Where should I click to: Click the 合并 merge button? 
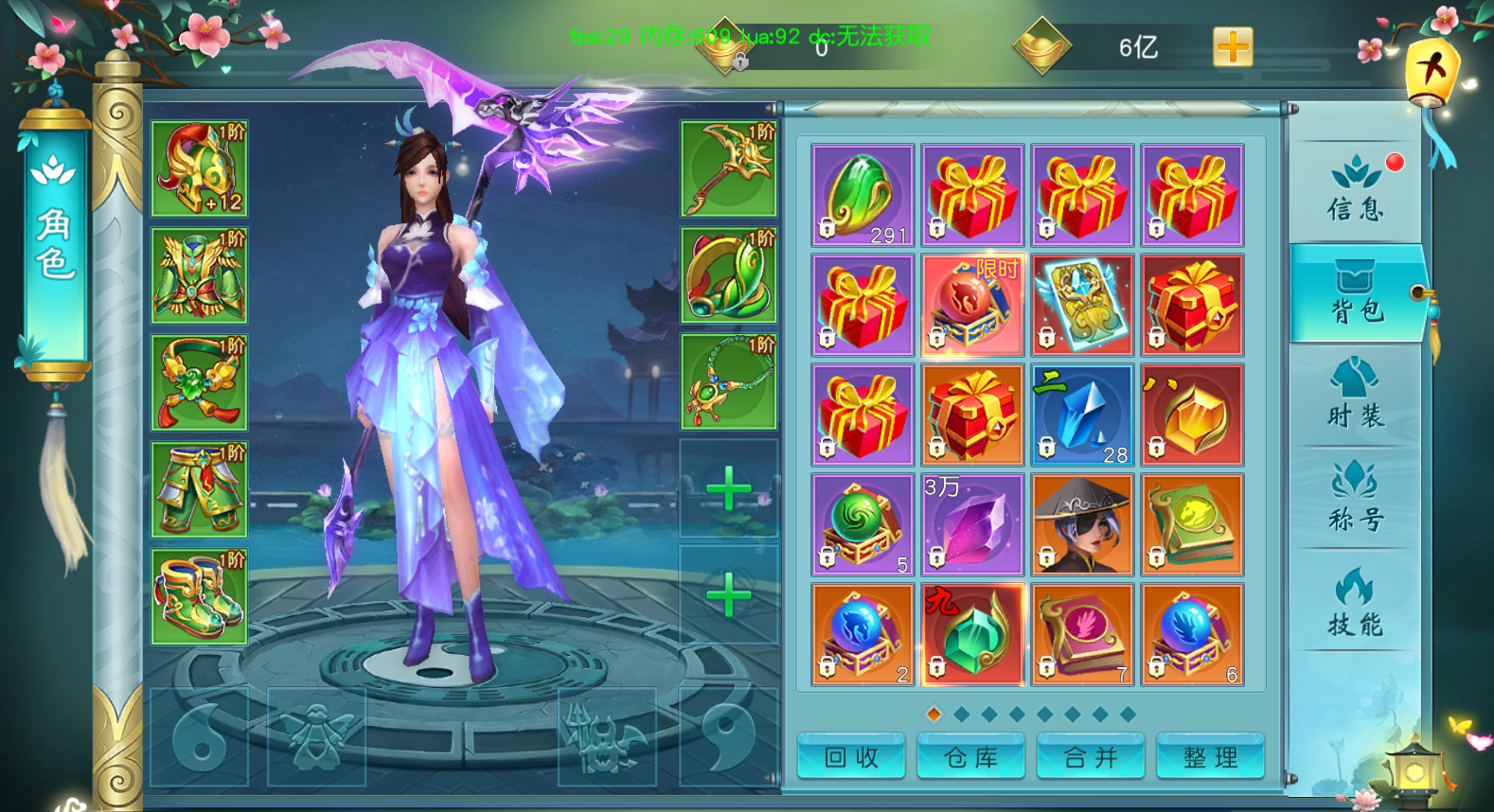1091,757
